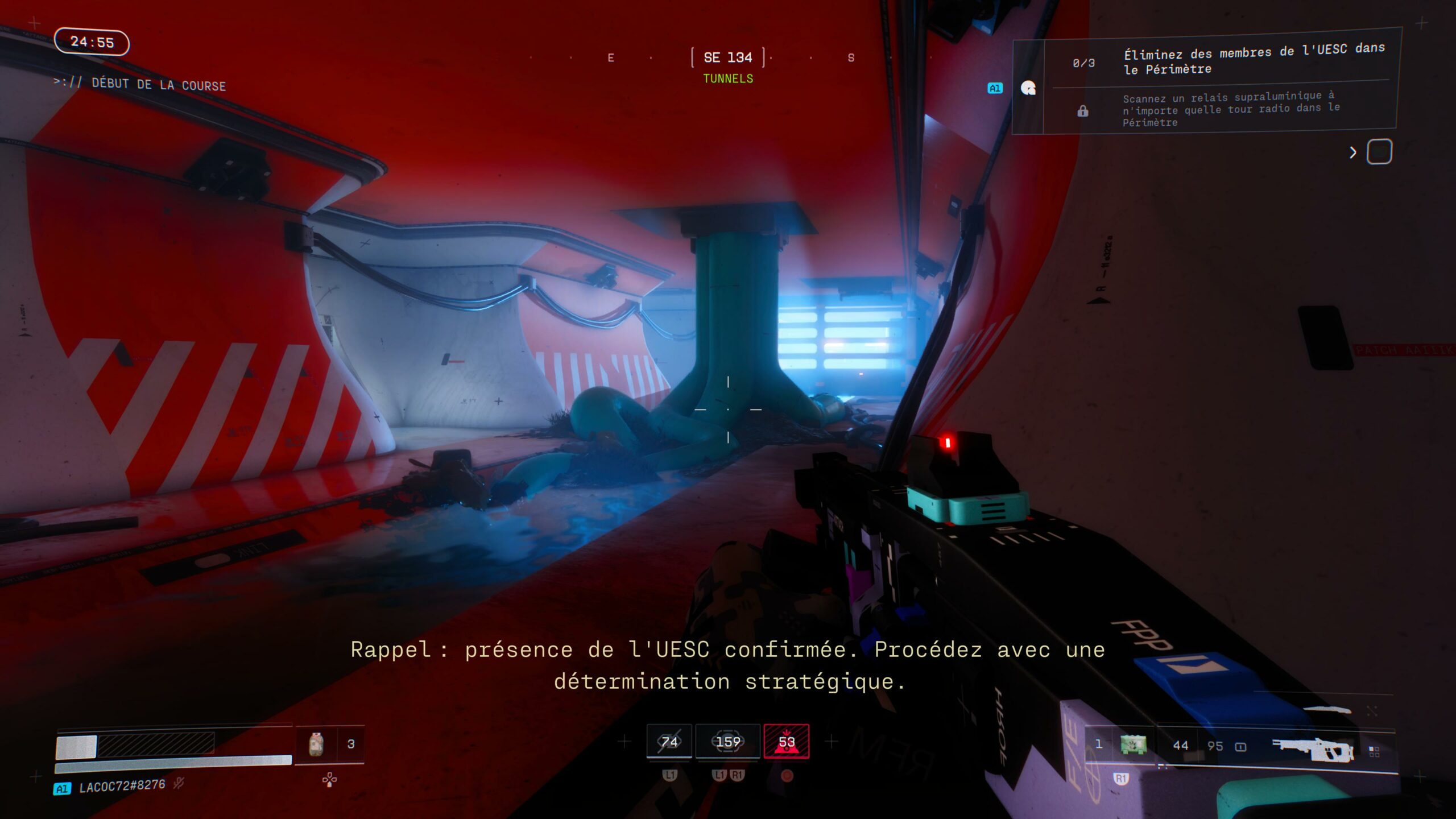Viewport: 1456px width, 819px height.
Task: Click the faded secondary weapon silhouette
Action: pos(1327,710)
